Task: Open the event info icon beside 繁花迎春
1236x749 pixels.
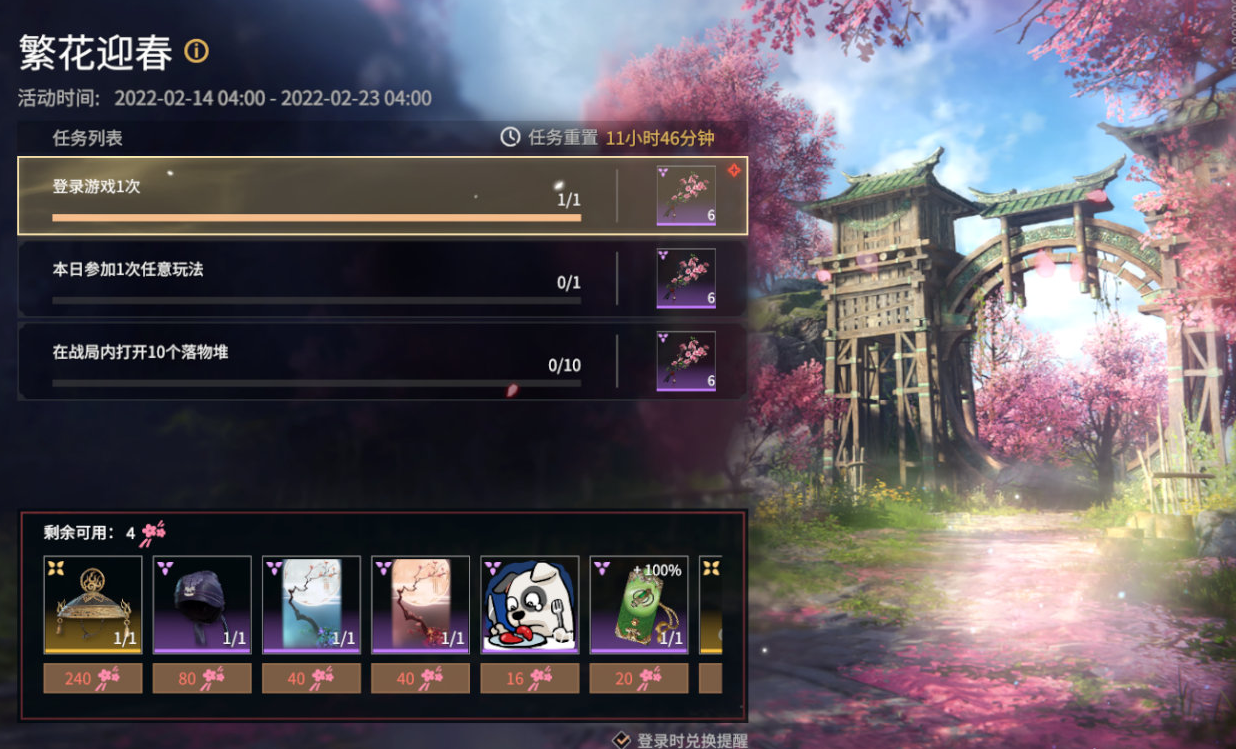Action: [197, 51]
